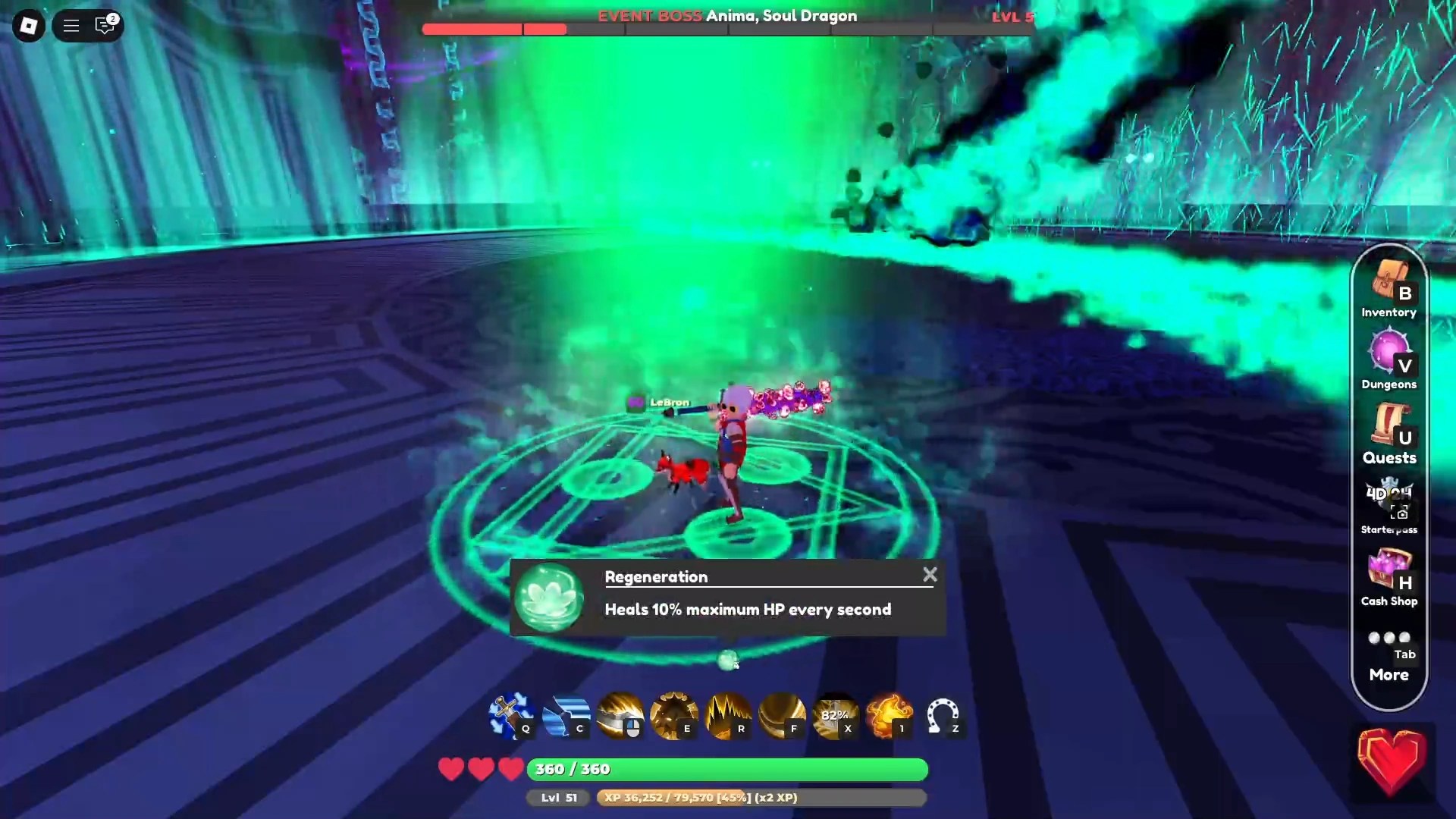Activate the golden helmet skill on F
The image size is (1456, 819).
coord(783,717)
